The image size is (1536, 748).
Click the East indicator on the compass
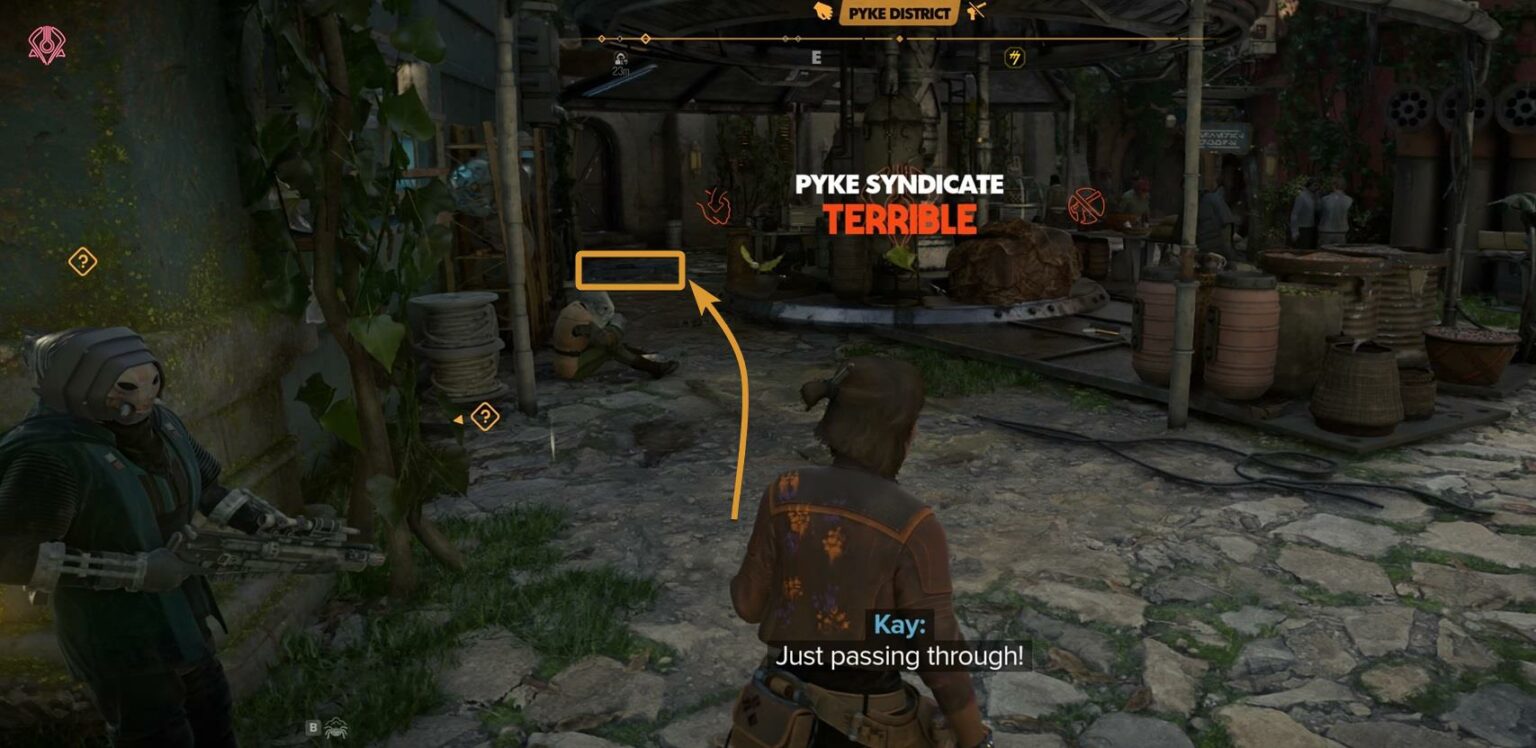coord(816,55)
